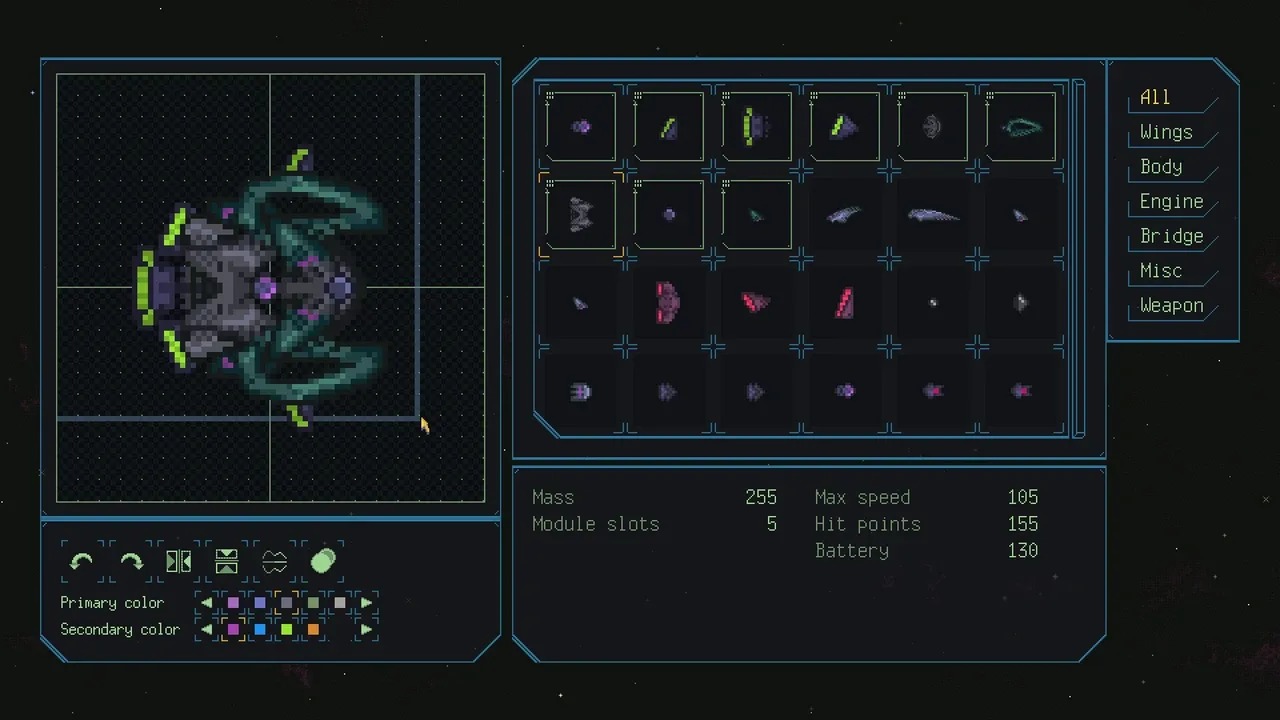Pick the light gray primary color
This screenshot has width=1280, height=720.
[x=340, y=603]
